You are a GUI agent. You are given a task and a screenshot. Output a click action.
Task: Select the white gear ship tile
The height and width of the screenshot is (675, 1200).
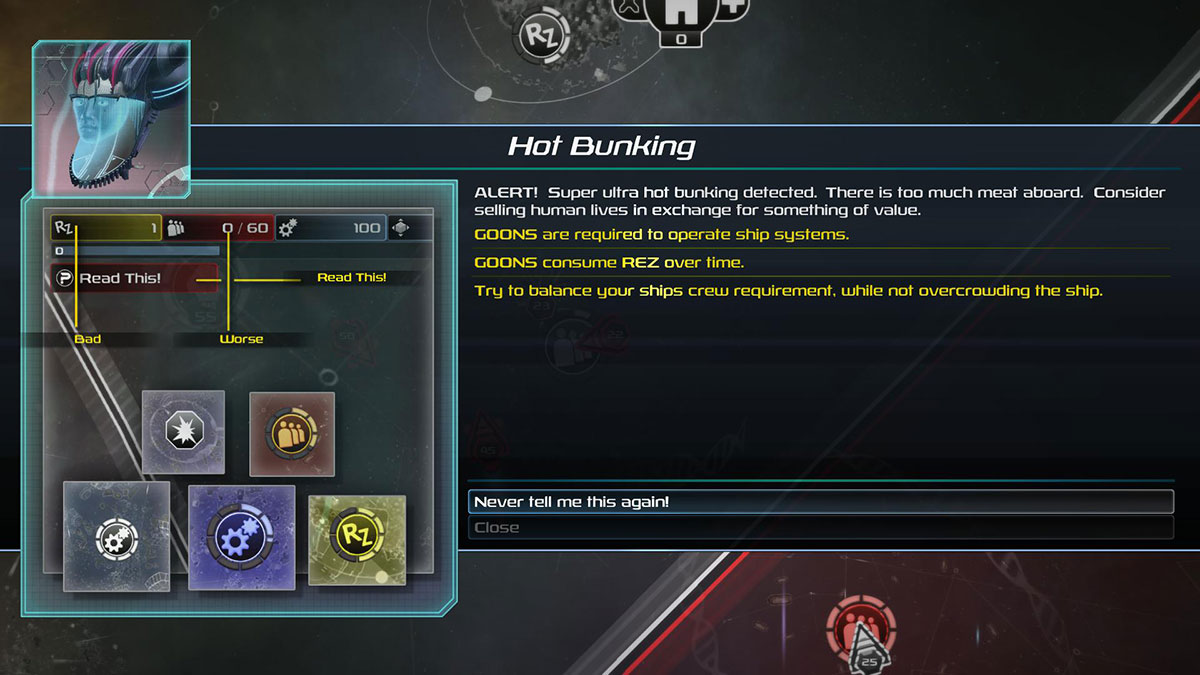click(117, 537)
